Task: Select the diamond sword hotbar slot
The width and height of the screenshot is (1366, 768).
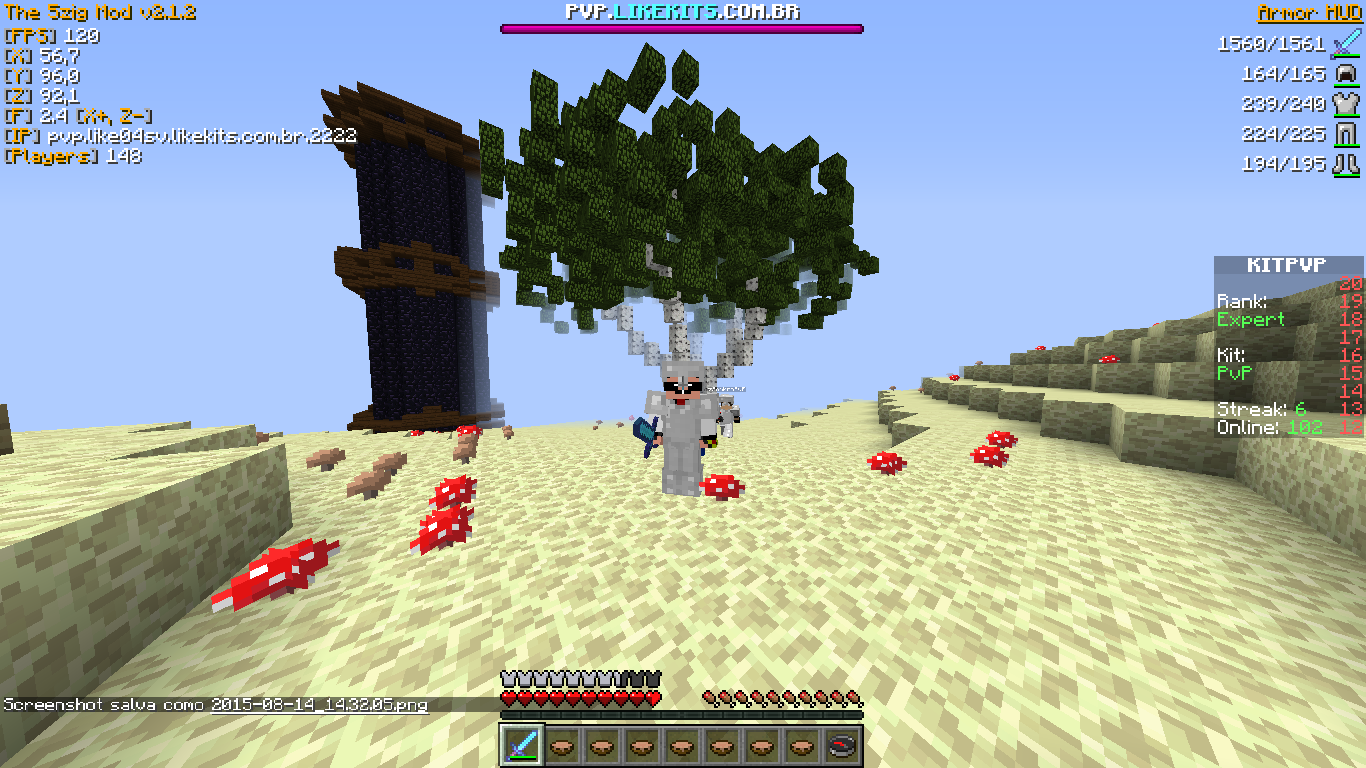Action: pos(522,746)
